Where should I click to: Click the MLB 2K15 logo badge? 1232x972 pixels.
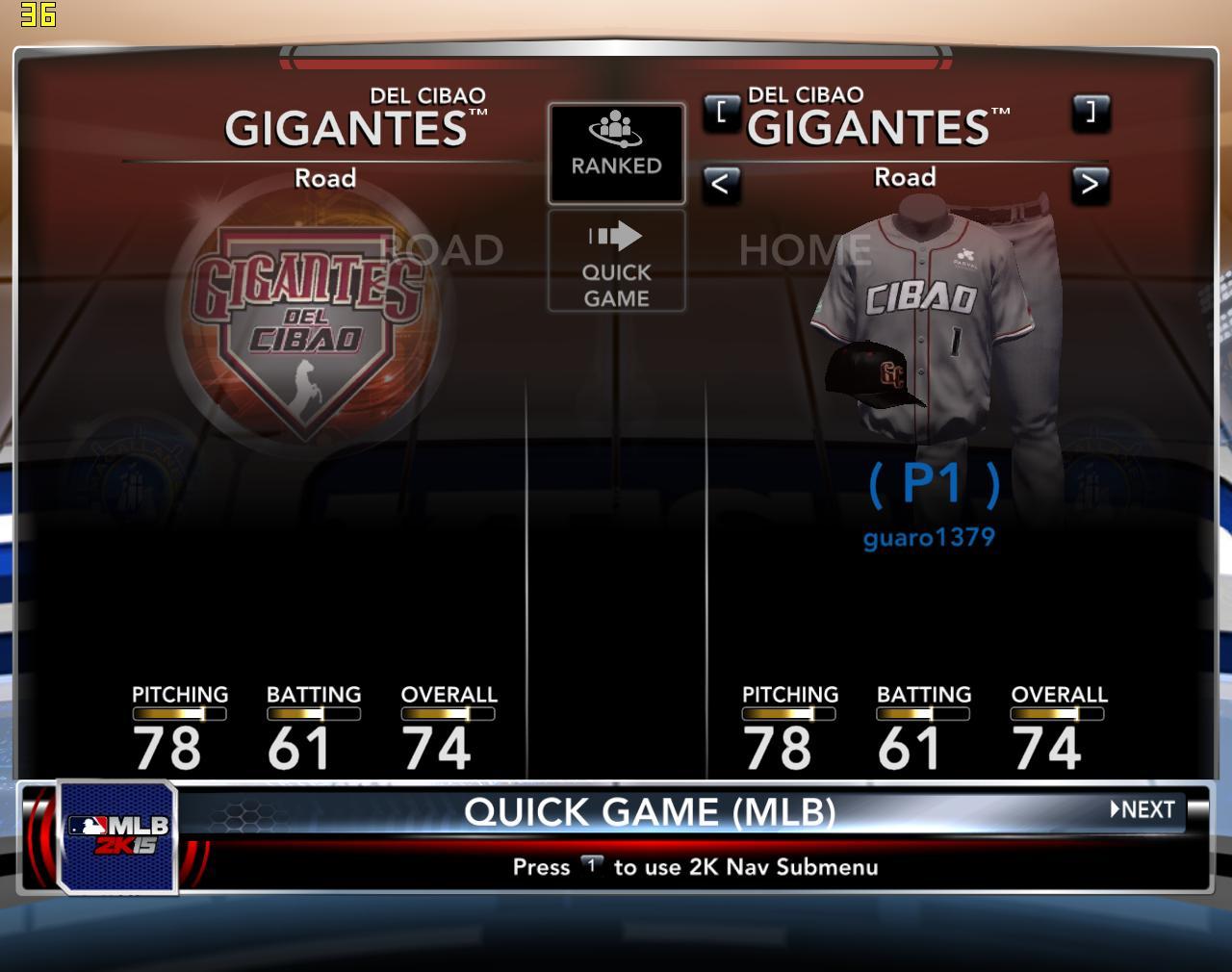click(117, 835)
